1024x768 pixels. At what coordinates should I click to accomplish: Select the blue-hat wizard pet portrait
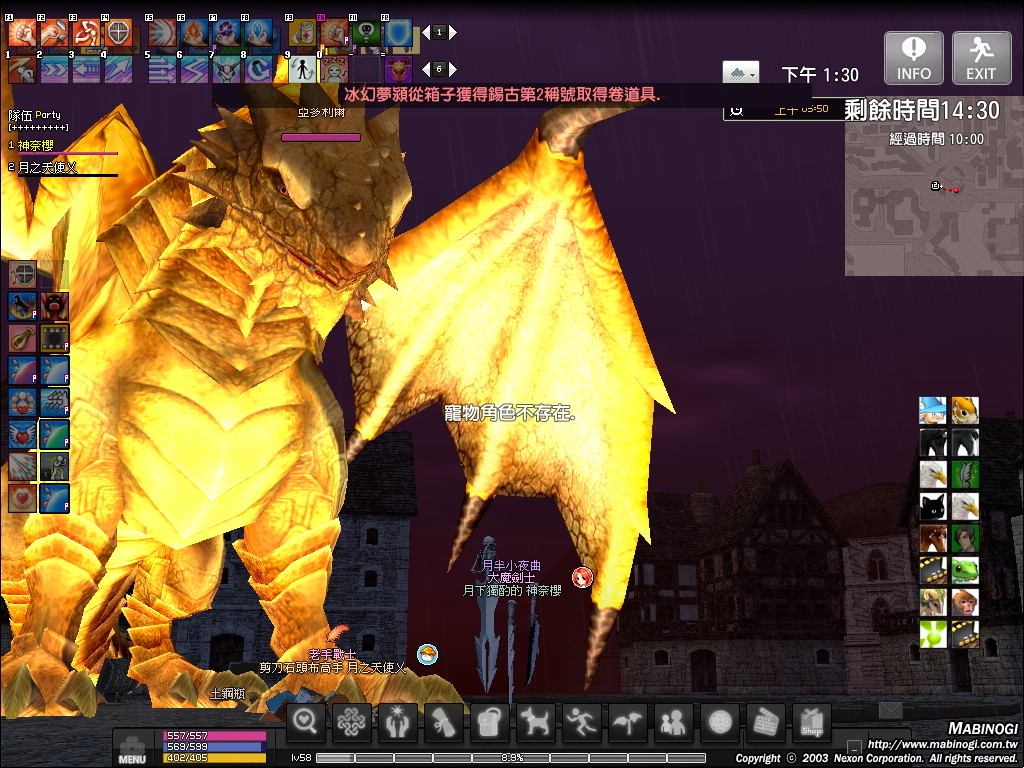pos(933,410)
